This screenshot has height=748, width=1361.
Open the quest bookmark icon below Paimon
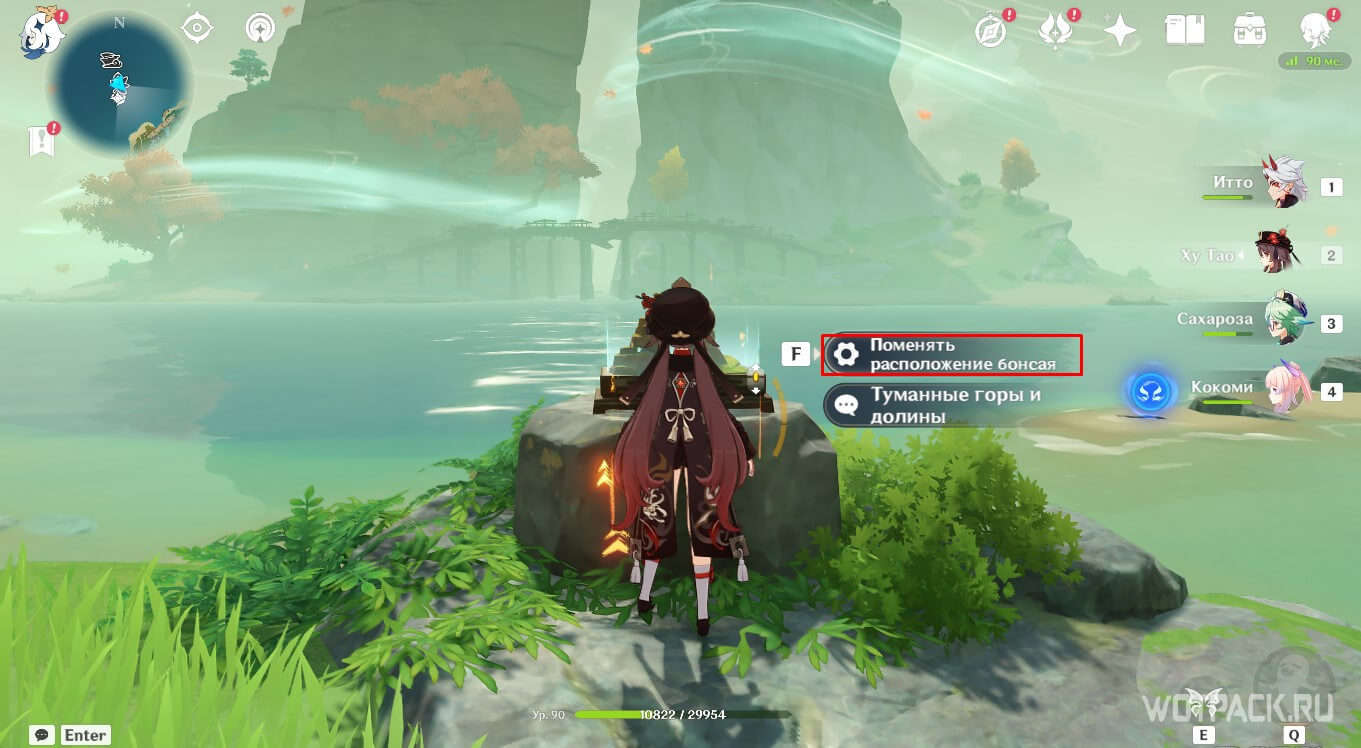tap(42, 142)
